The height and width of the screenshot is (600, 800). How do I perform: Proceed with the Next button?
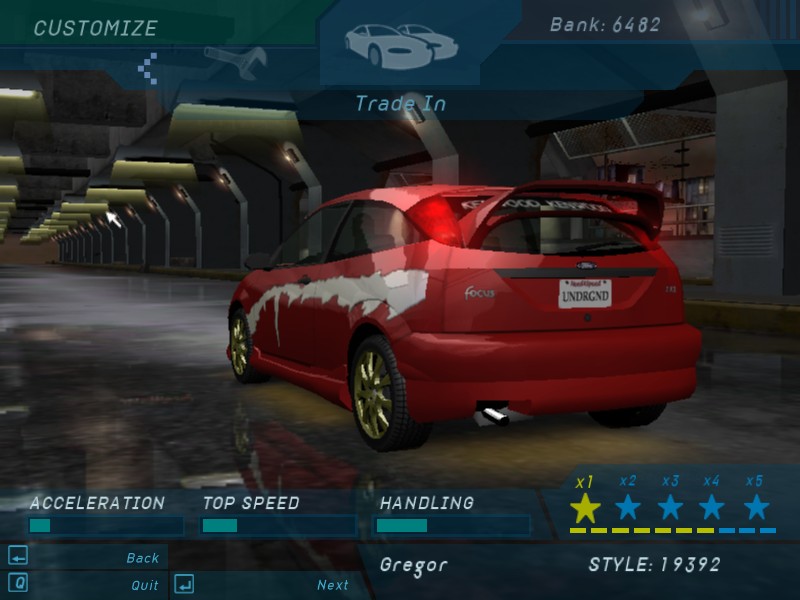pyautogui.click(x=332, y=585)
